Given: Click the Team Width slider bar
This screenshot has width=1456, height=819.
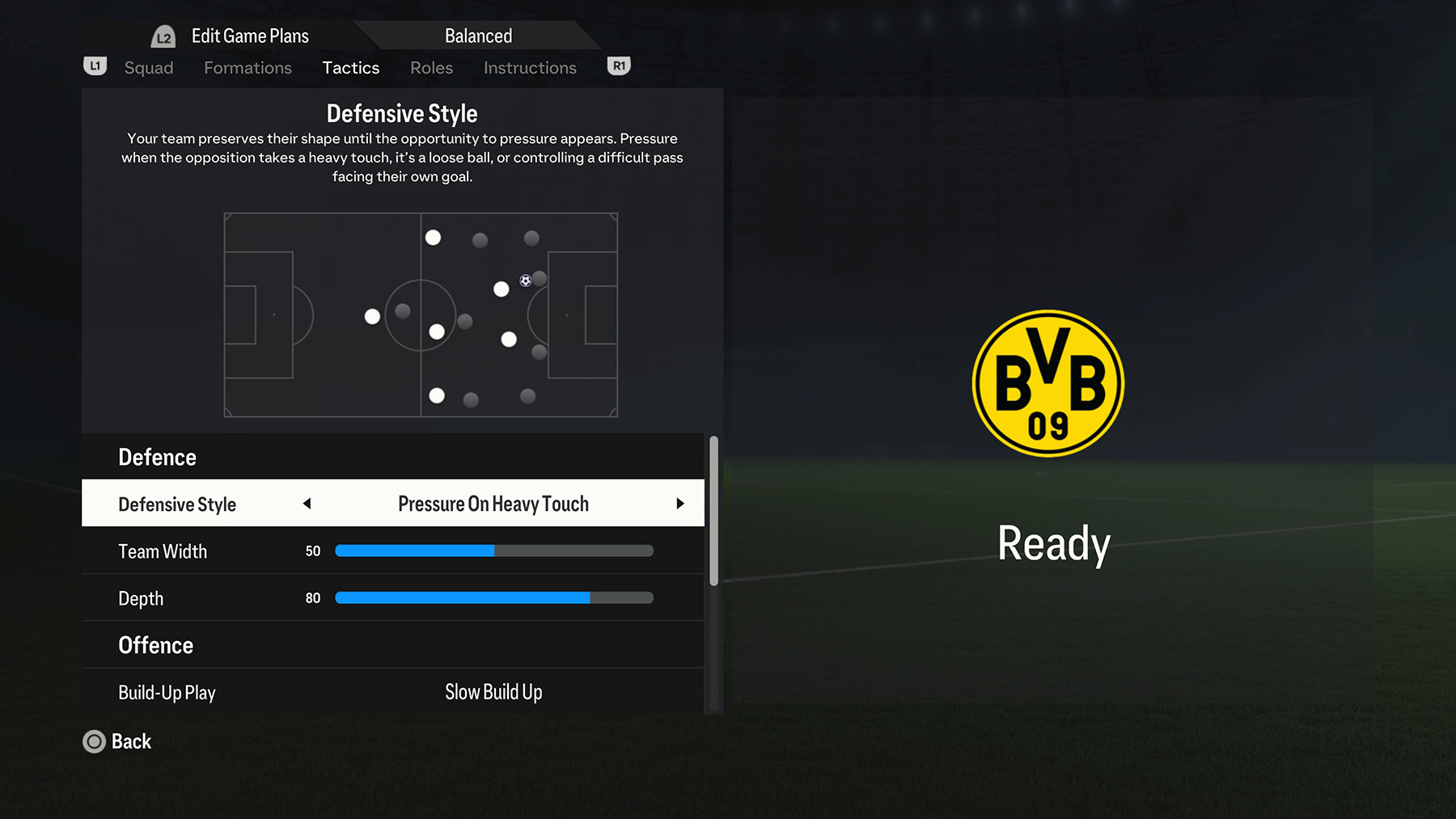Looking at the screenshot, I should 493,551.
